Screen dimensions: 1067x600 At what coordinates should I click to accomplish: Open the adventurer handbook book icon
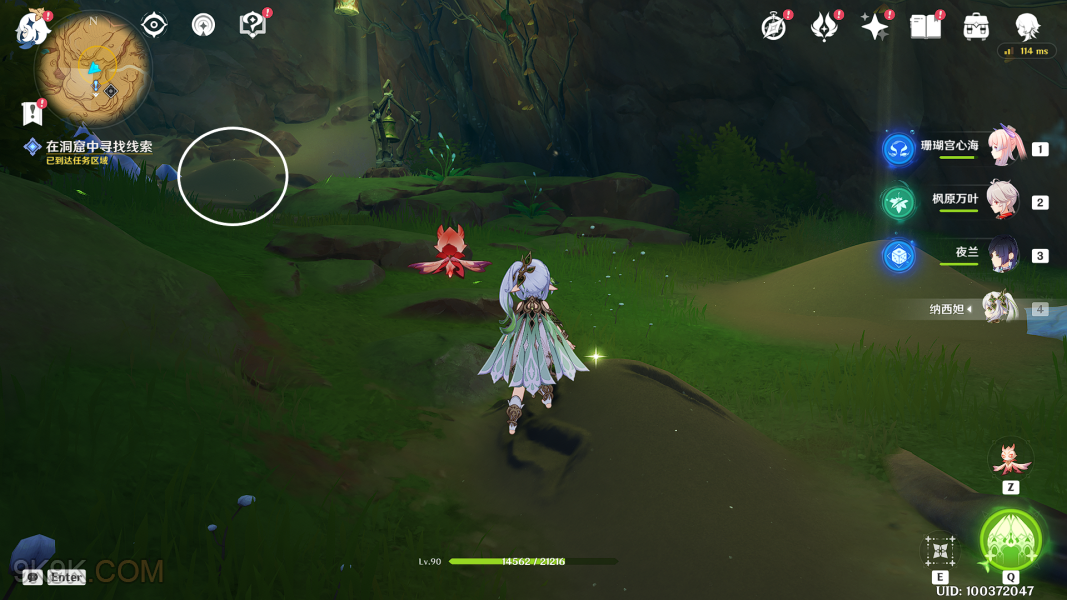(x=925, y=27)
